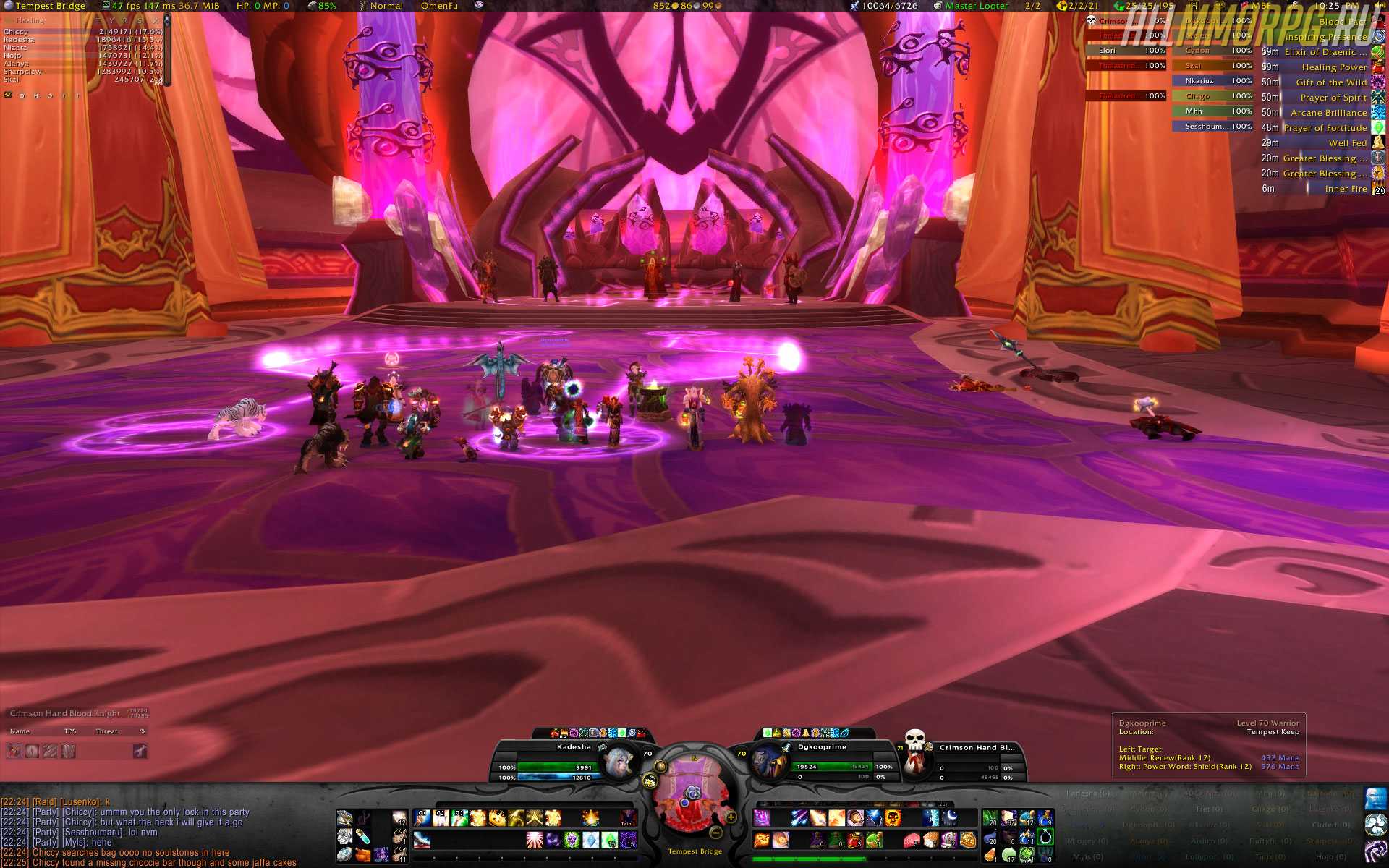Click the Prayer of Fortitude buff icon
The image size is (1389, 868).
point(1378,128)
